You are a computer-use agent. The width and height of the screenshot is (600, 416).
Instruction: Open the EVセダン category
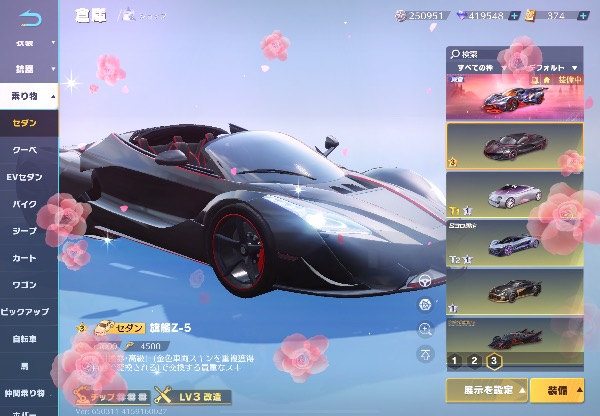click(x=27, y=176)
